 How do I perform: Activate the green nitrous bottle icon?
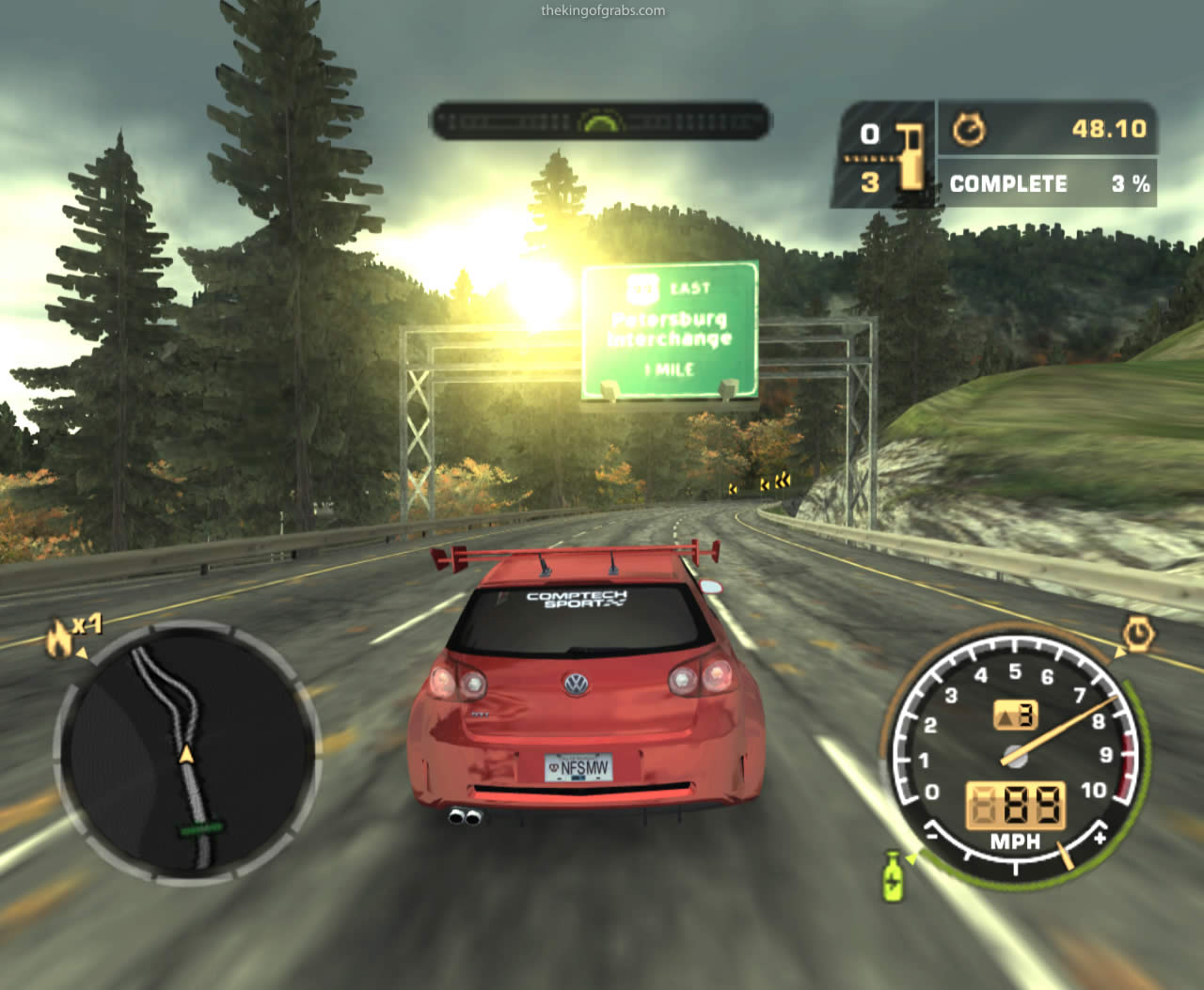click(x=893, y=876)
